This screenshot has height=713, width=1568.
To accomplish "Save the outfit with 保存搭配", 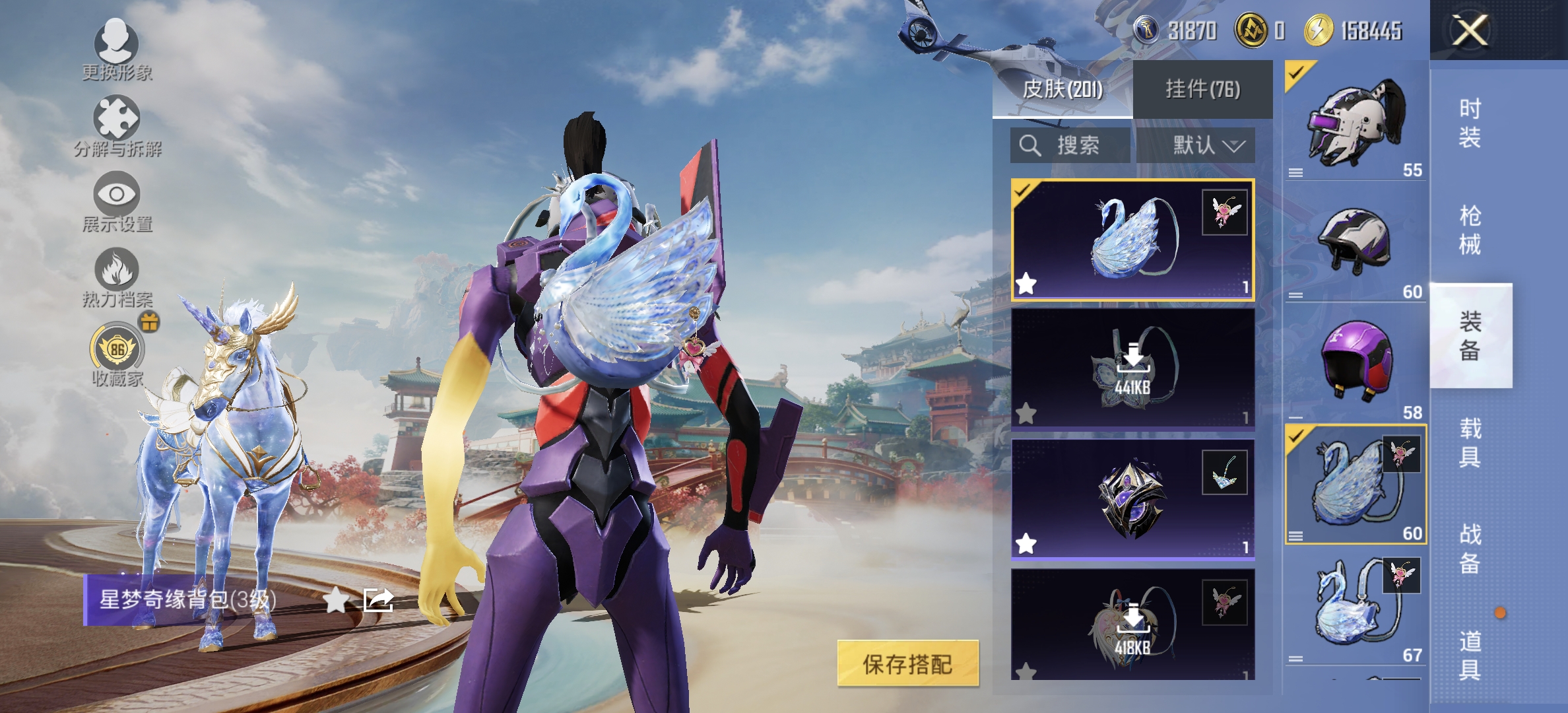I will (907, 663).
